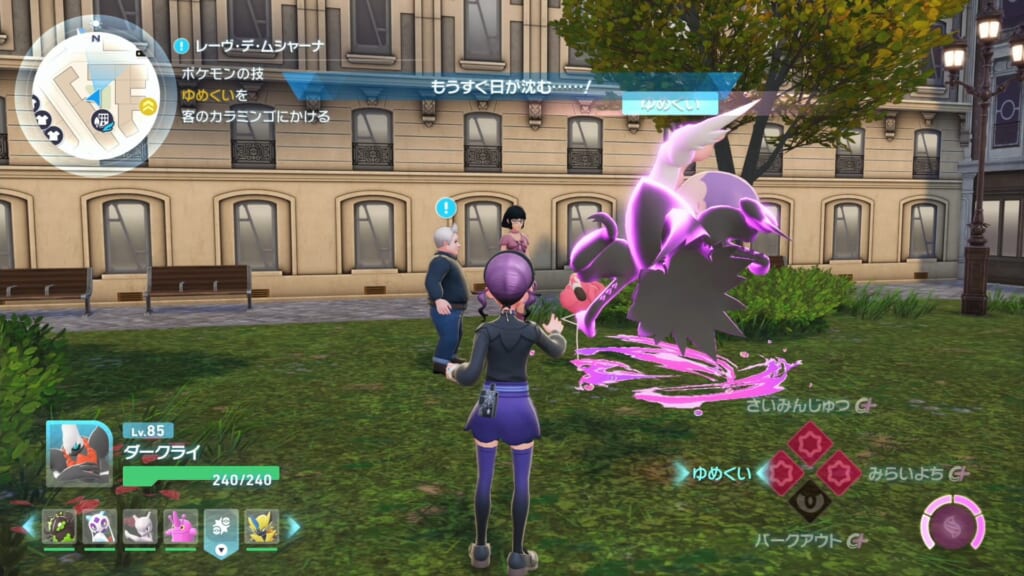Switch to Zygarde in the party bar

click(x=59, y=526)
